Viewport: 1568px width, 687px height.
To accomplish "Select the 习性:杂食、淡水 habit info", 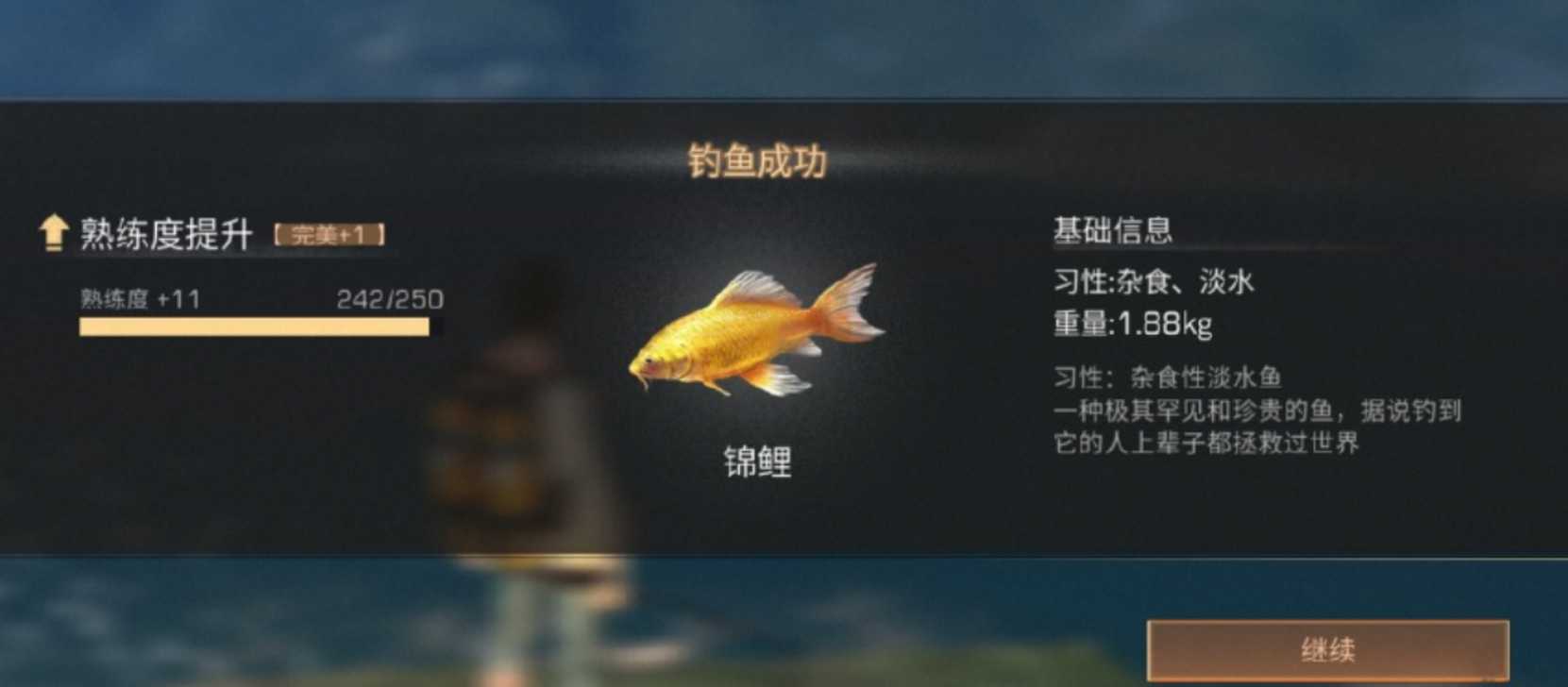I will click(x=1156, y=283).
